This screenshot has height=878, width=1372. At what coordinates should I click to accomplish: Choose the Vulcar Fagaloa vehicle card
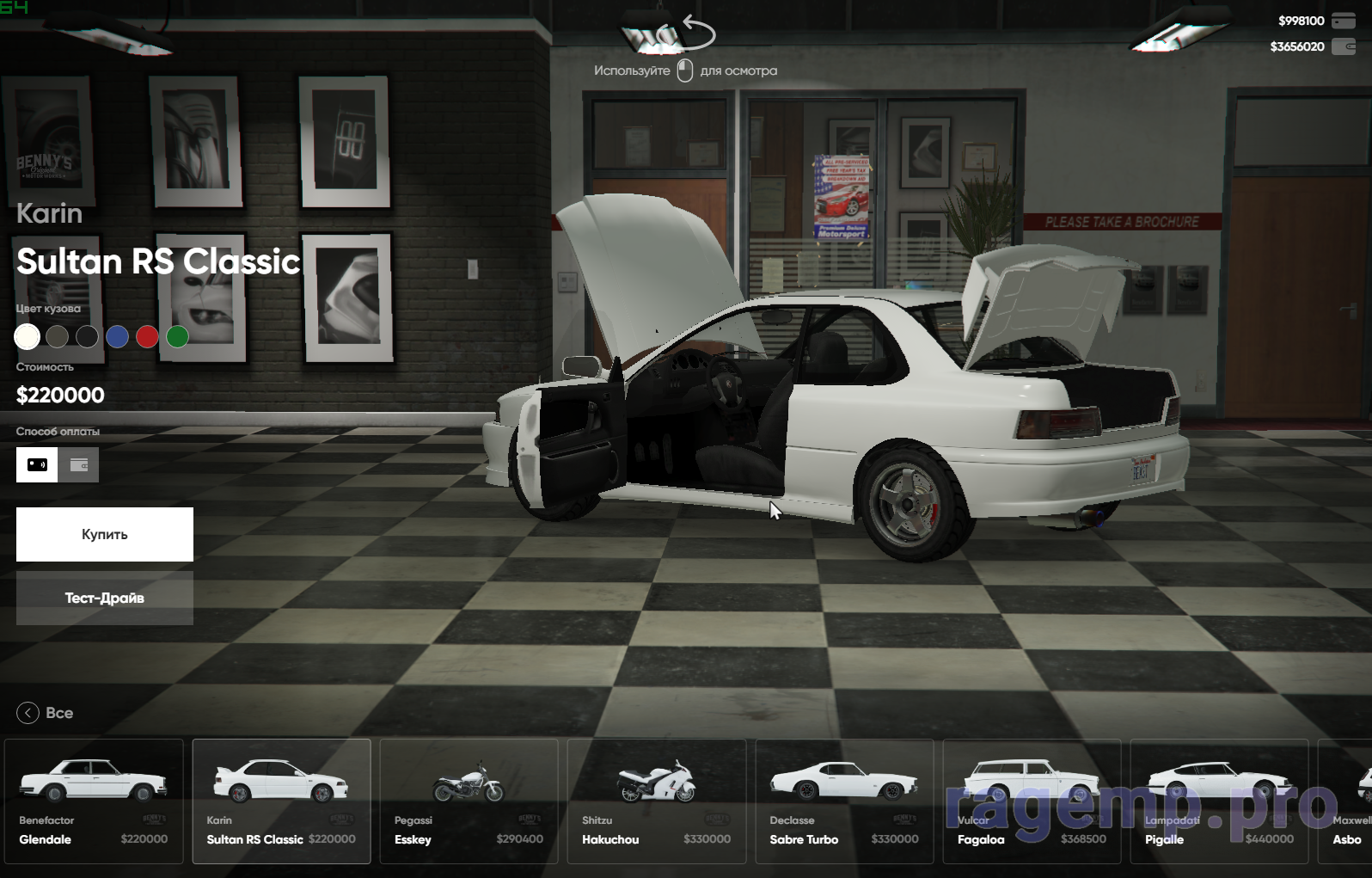coord(1032,801)
